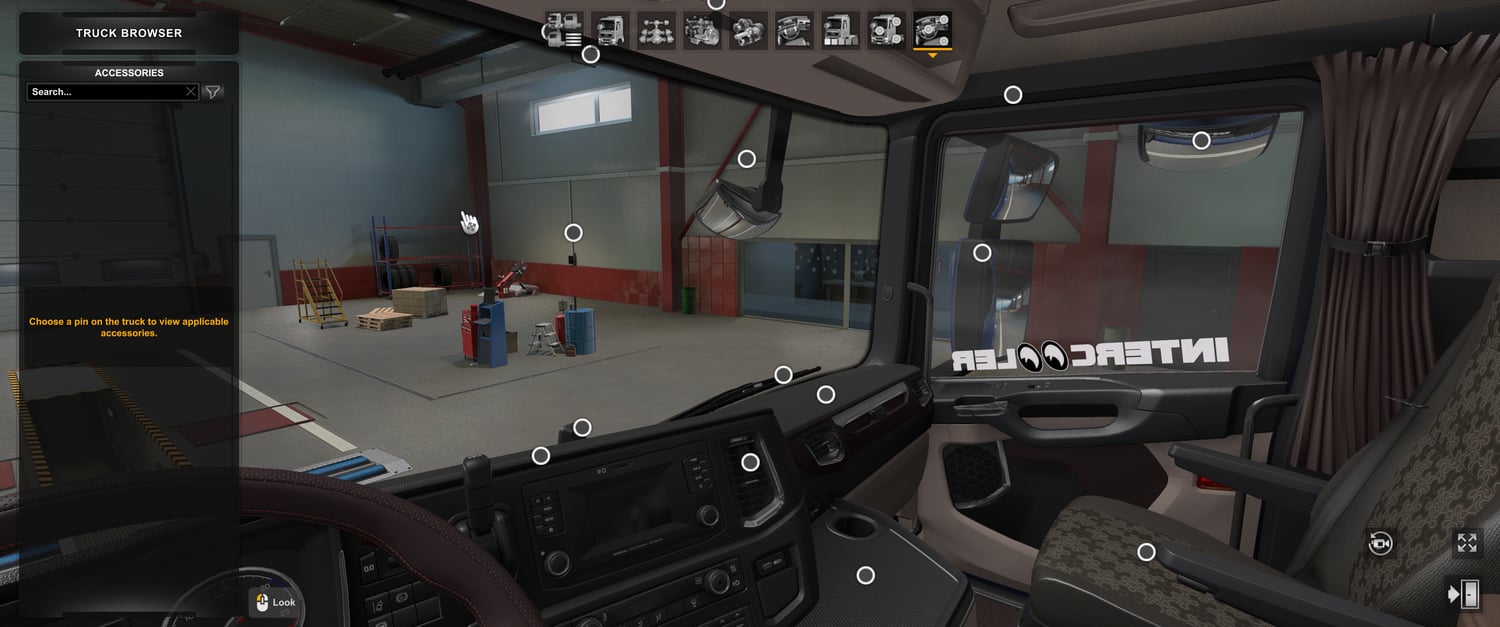This screenshot has width=1500, height=627.
Task: Open the interior steering wheel category
Action: click(x=794, y=30)
